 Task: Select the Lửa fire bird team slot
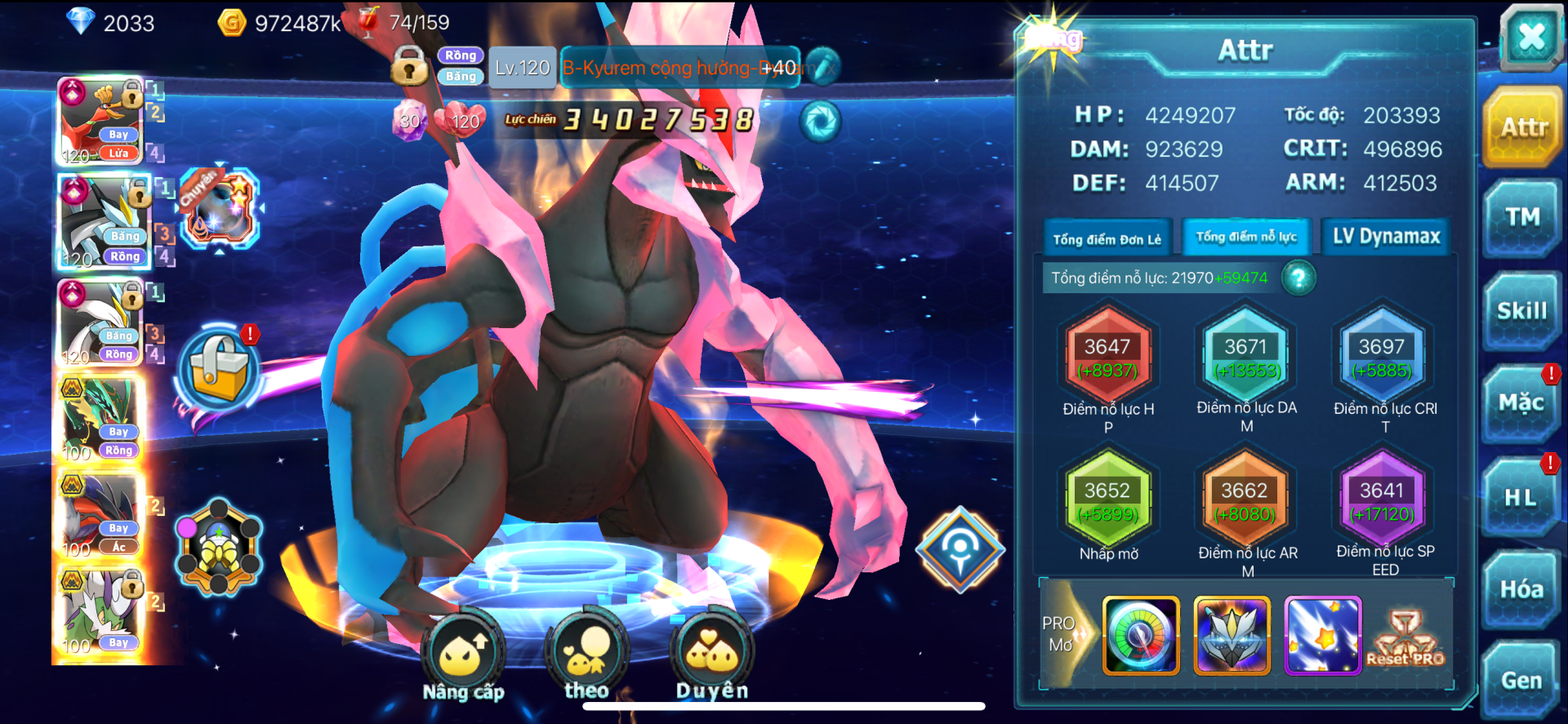point(100,121)
